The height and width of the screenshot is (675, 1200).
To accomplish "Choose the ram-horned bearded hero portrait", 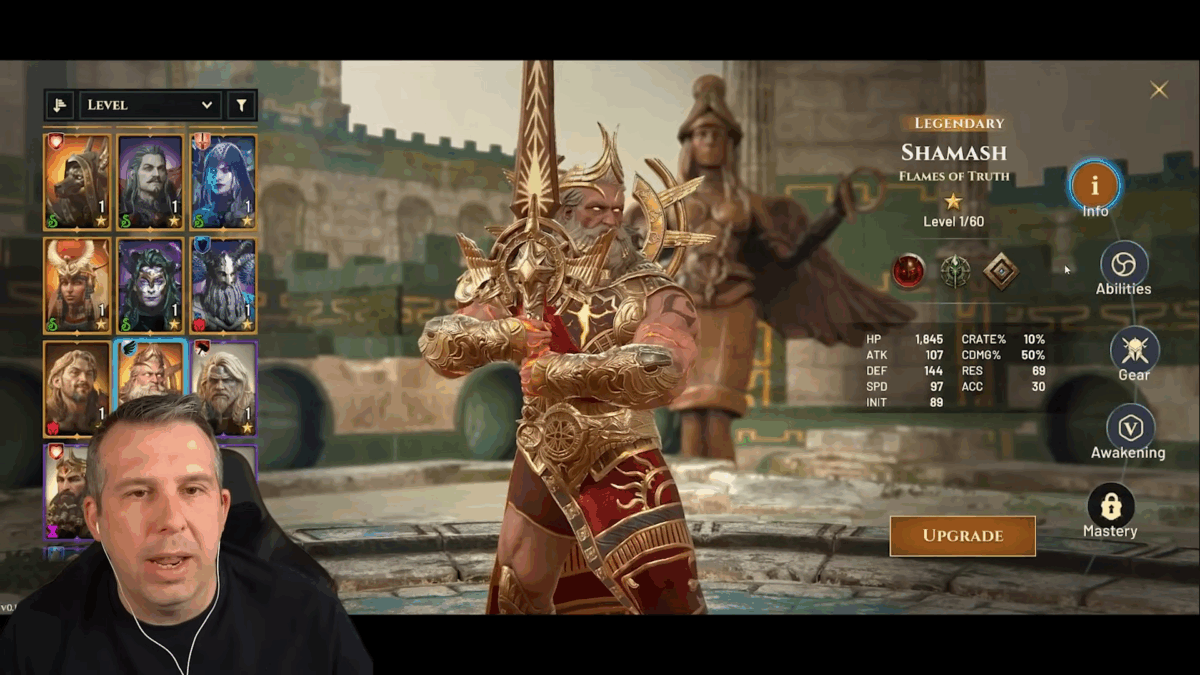I will [224, 285].
